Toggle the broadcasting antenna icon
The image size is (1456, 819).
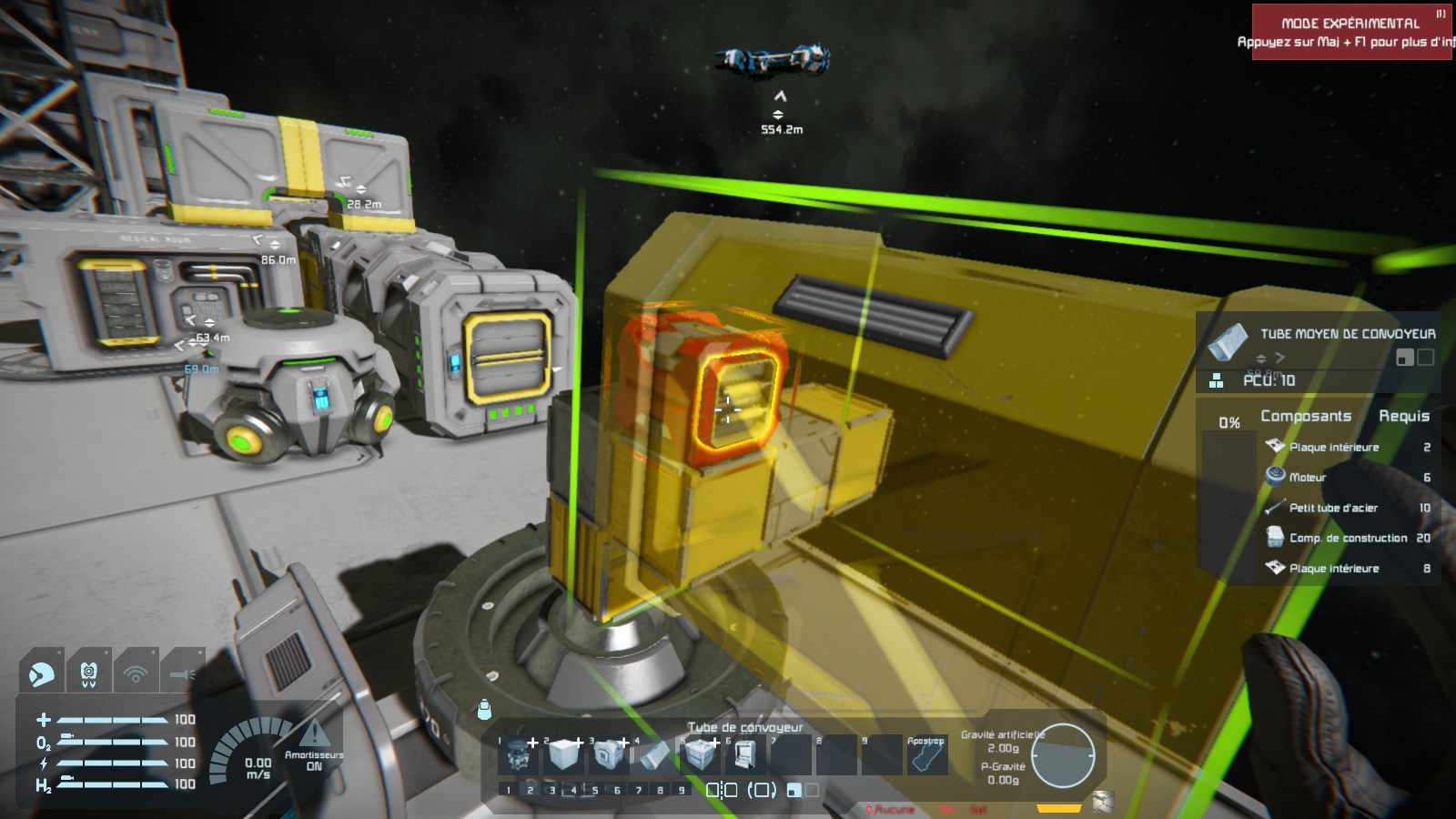136,673
